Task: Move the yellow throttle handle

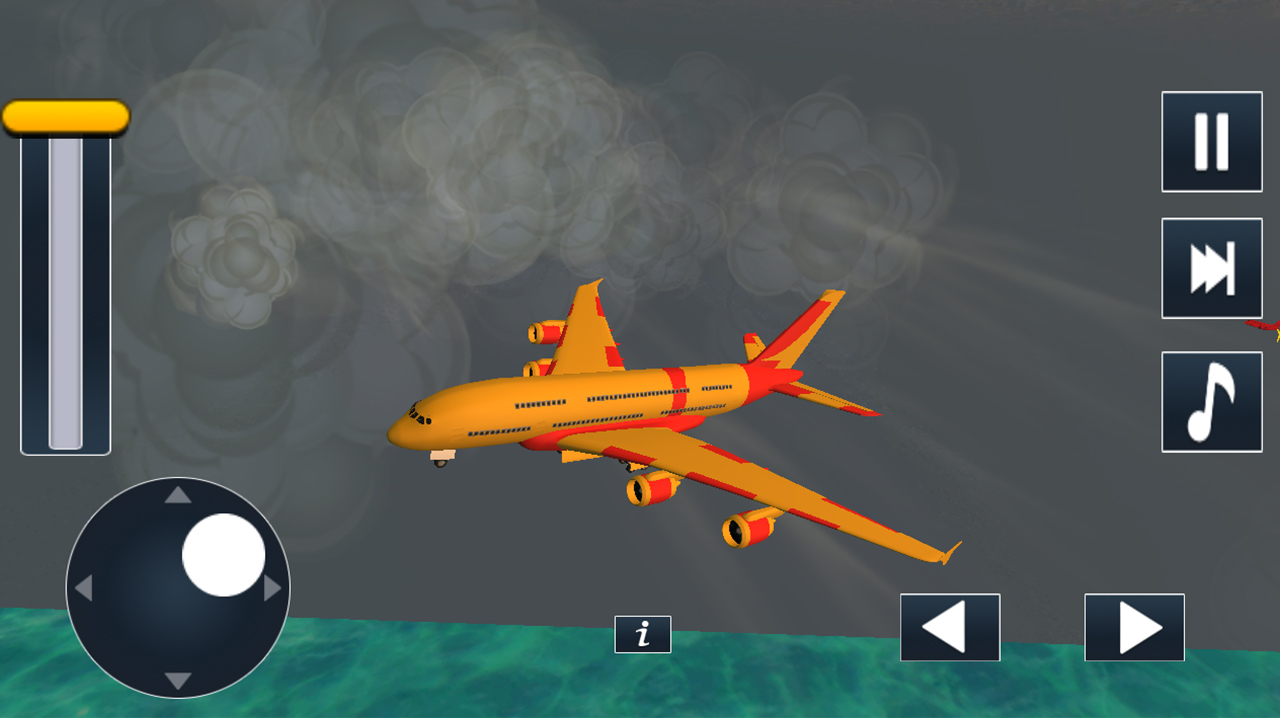Action: 66,117
